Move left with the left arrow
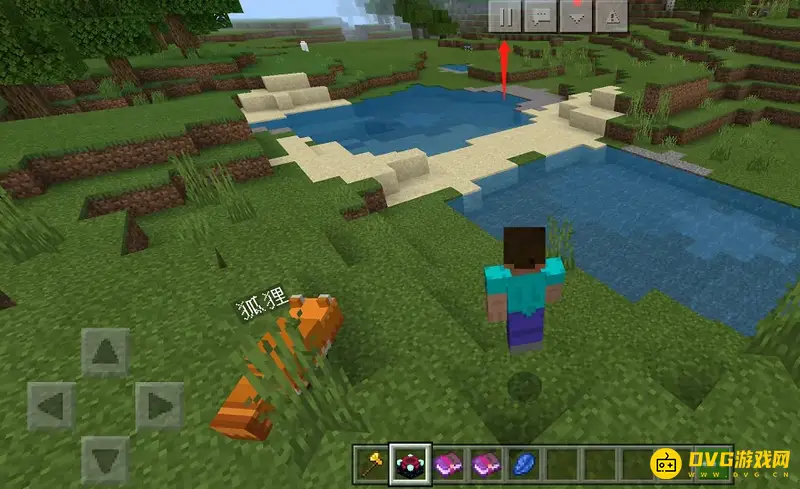This screenshot has width=800, height=489. point(51,406)
